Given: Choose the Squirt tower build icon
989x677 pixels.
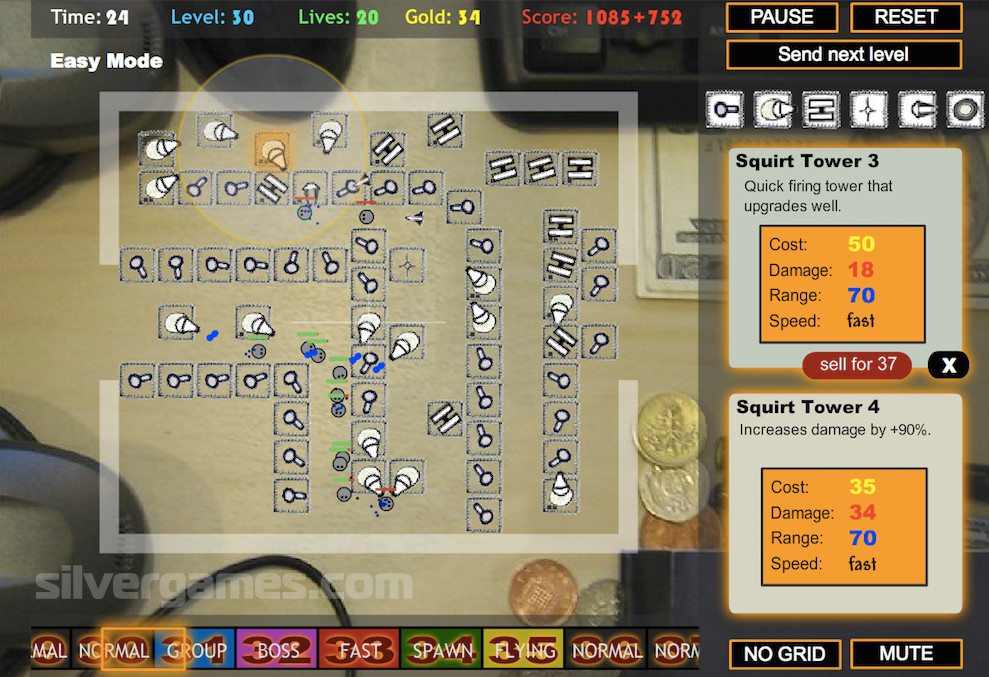Looking at the screenshot, I should point(773,109).
